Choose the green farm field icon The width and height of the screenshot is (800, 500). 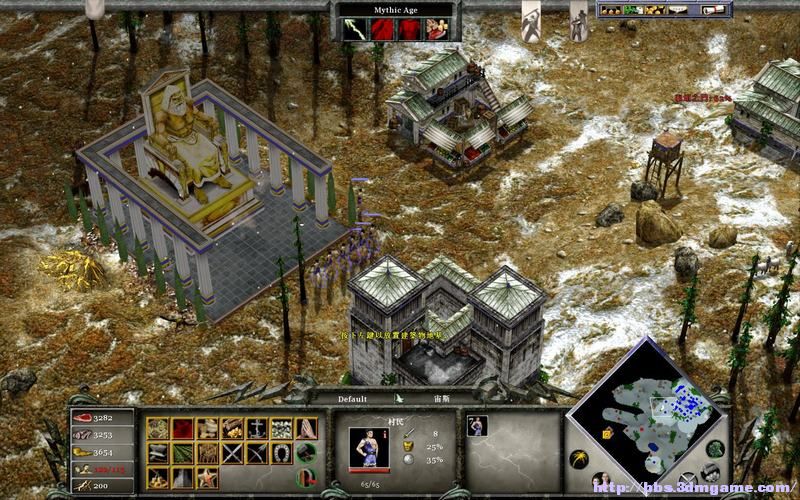coord(183,453)
